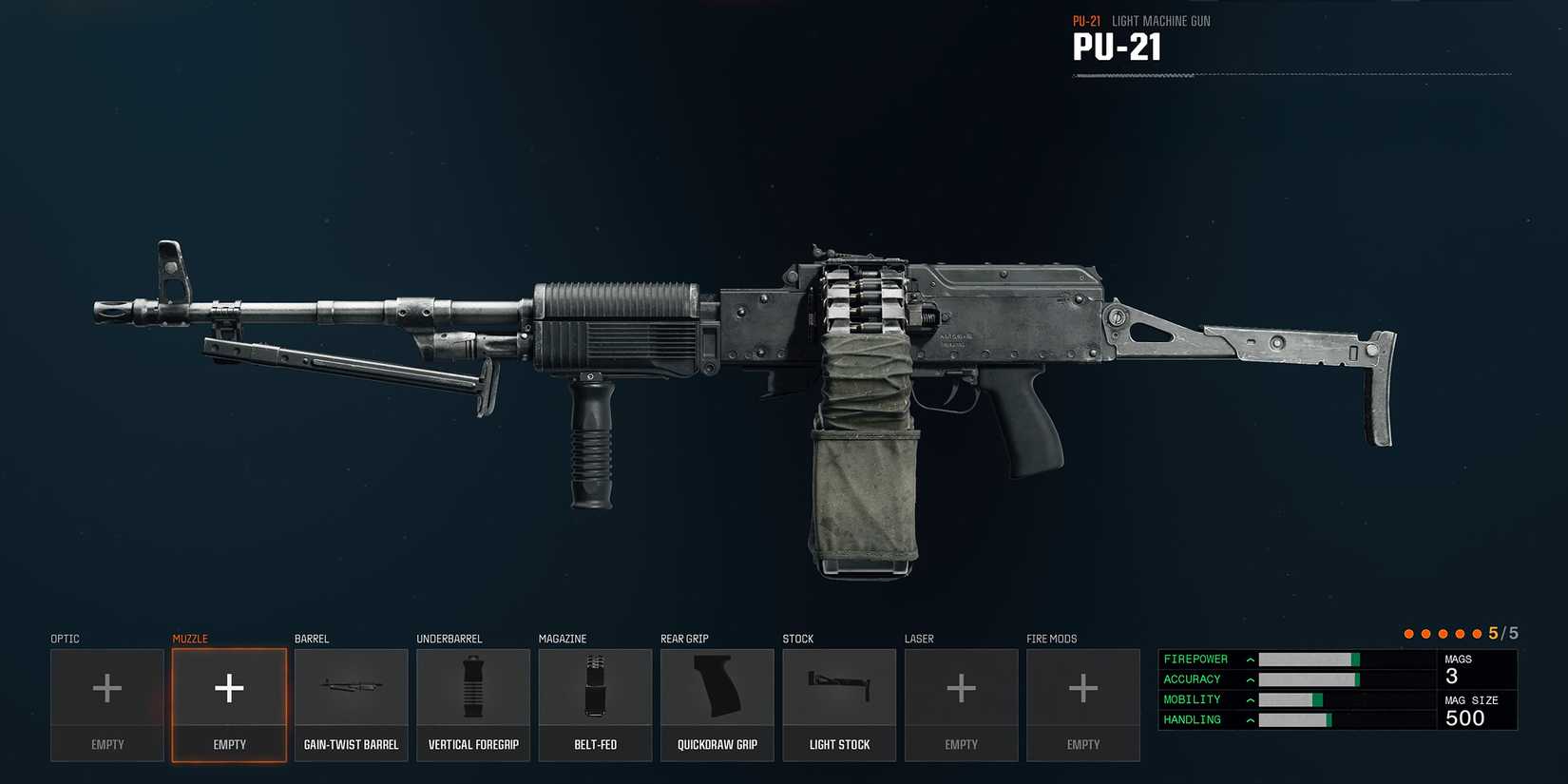
Task: Click the plus icon in the Optic slot
Action: (x=106, y=686)
